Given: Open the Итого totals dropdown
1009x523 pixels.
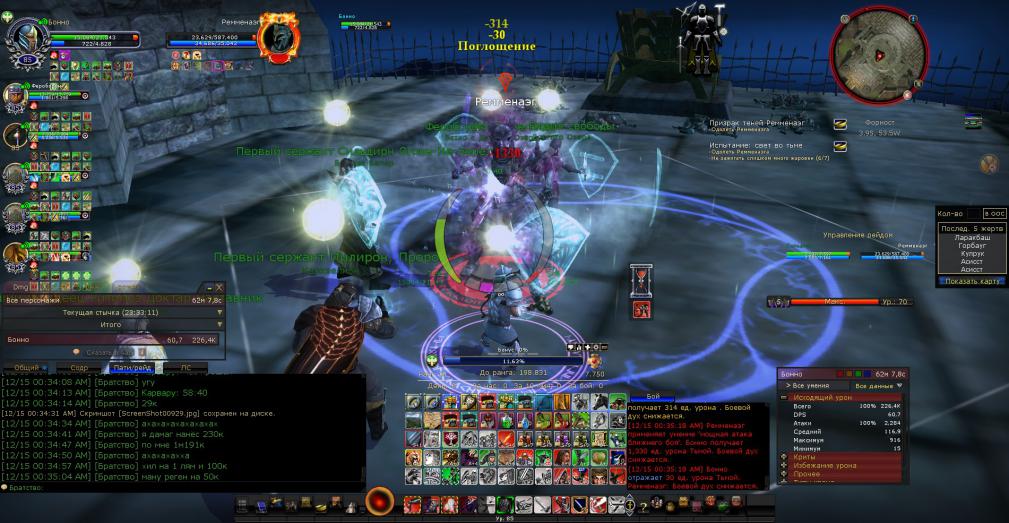Looking at the screenshot, I should point(112,325).
